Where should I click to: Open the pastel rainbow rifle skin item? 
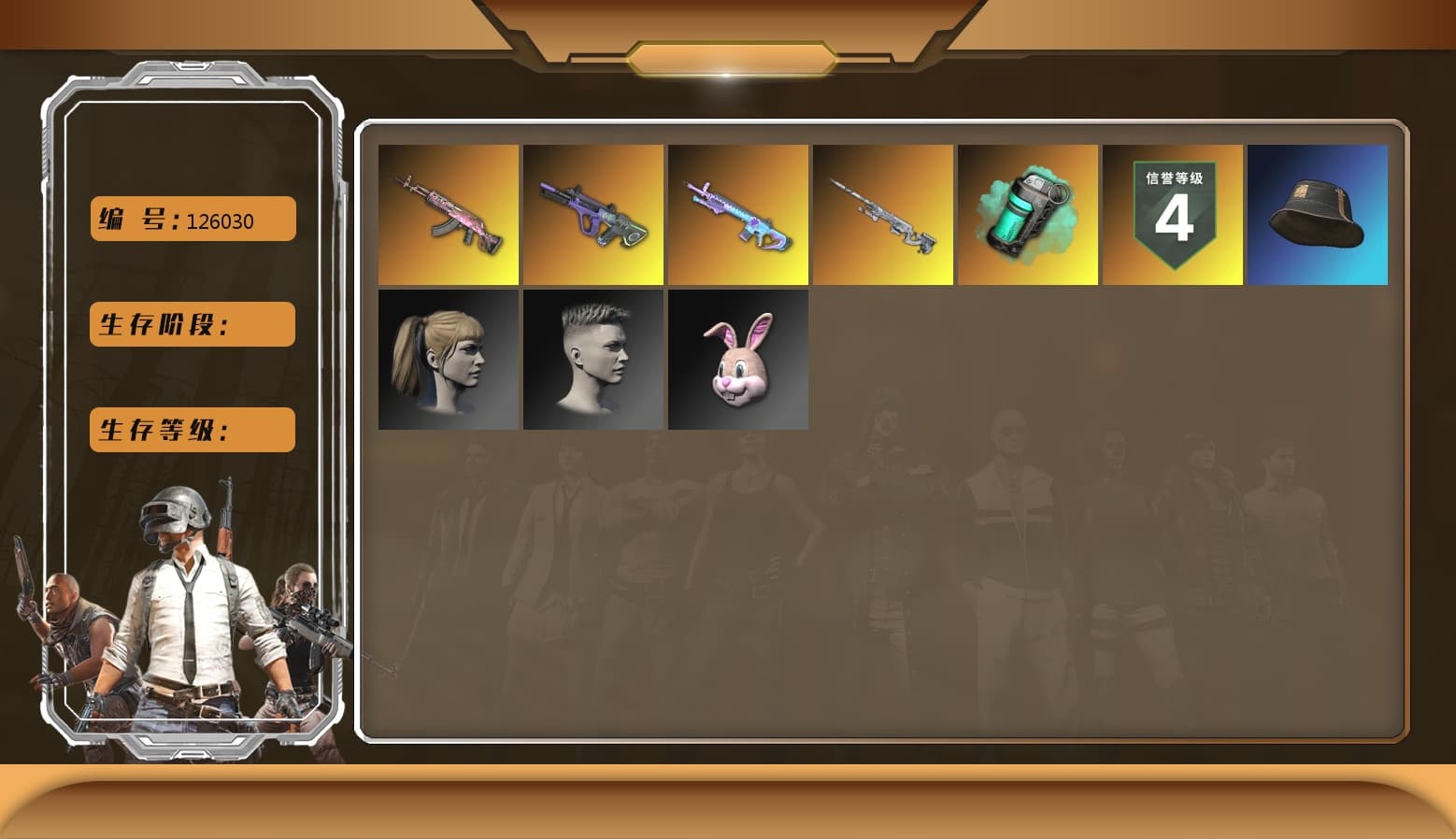(x=738, y=214)
